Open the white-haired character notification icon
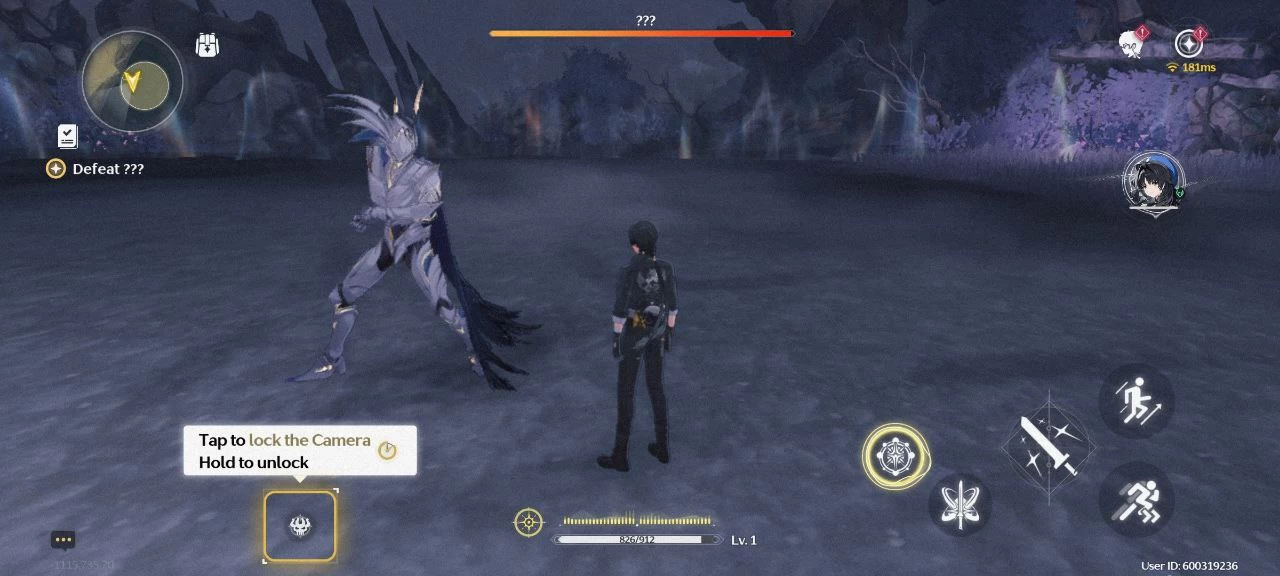Screen dimensions: 1280x576 pyautogui.click(x=1131, y=44)
